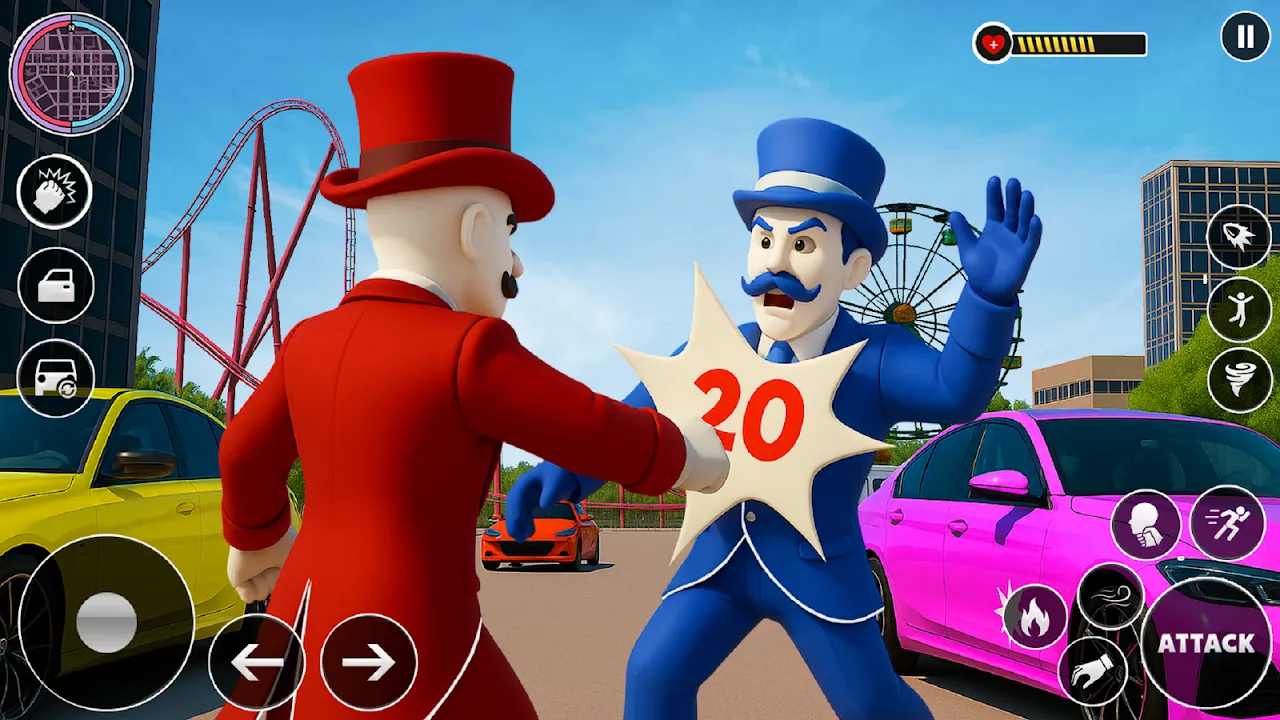Select the car swap icon
The height and width of the screenshot is (720, 1280).
(x=56, y=379)
